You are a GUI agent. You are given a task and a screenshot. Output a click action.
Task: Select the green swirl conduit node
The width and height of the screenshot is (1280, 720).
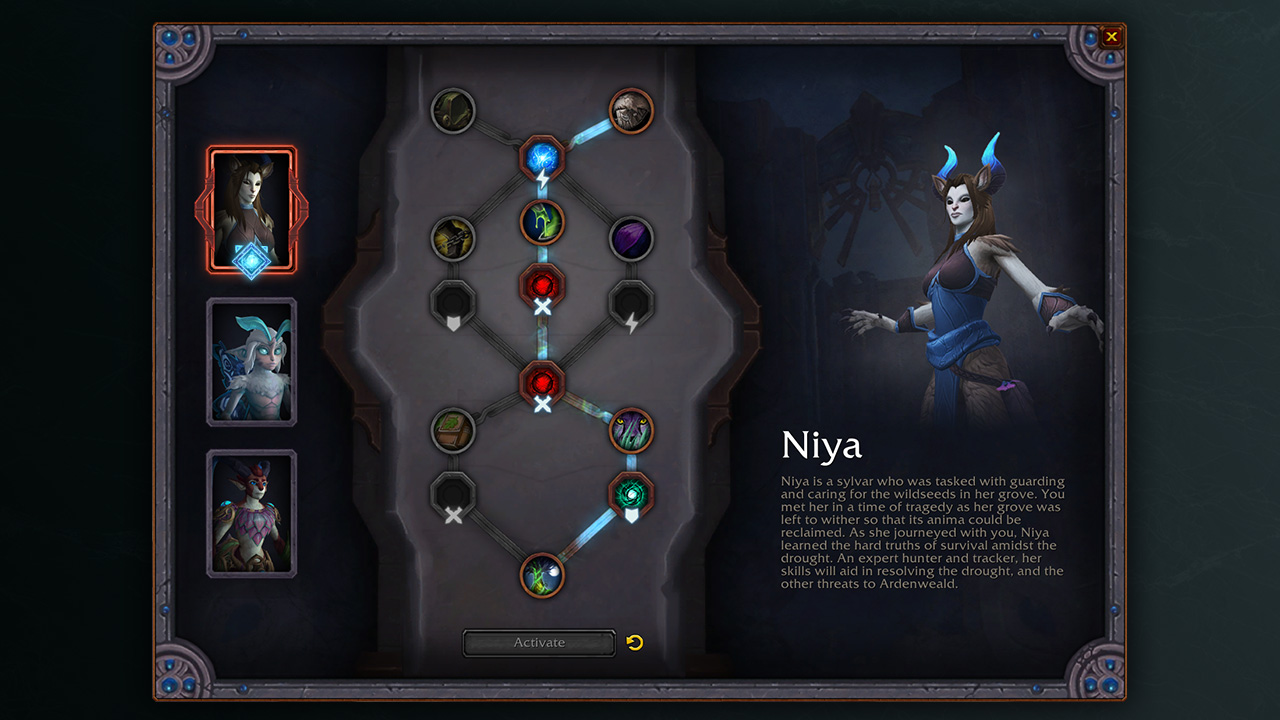click(x=631, y=494)
